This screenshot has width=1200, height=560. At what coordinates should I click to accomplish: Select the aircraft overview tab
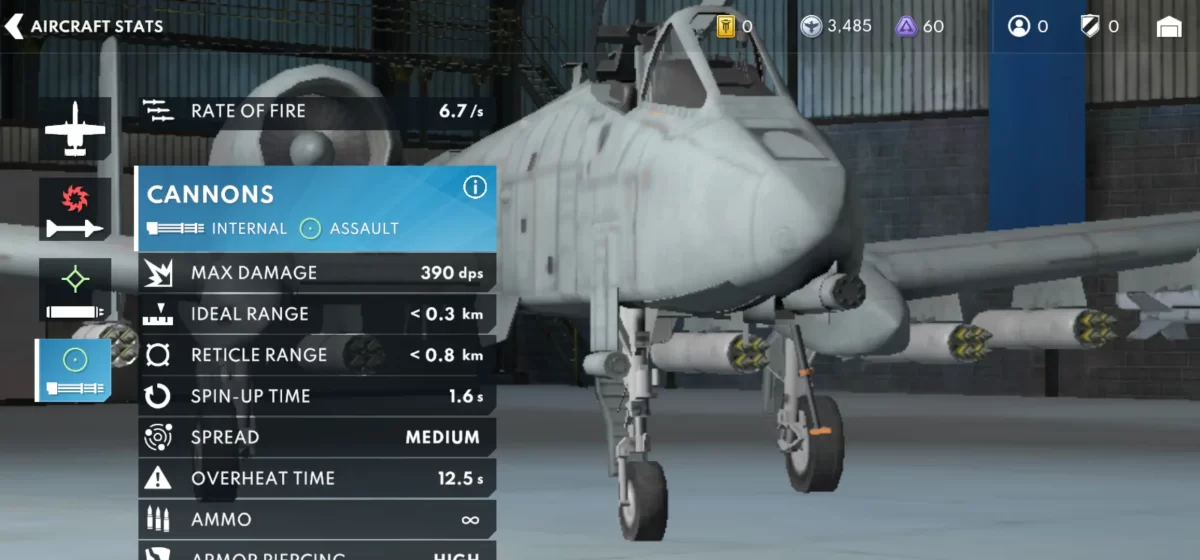(x=75, y=129)
